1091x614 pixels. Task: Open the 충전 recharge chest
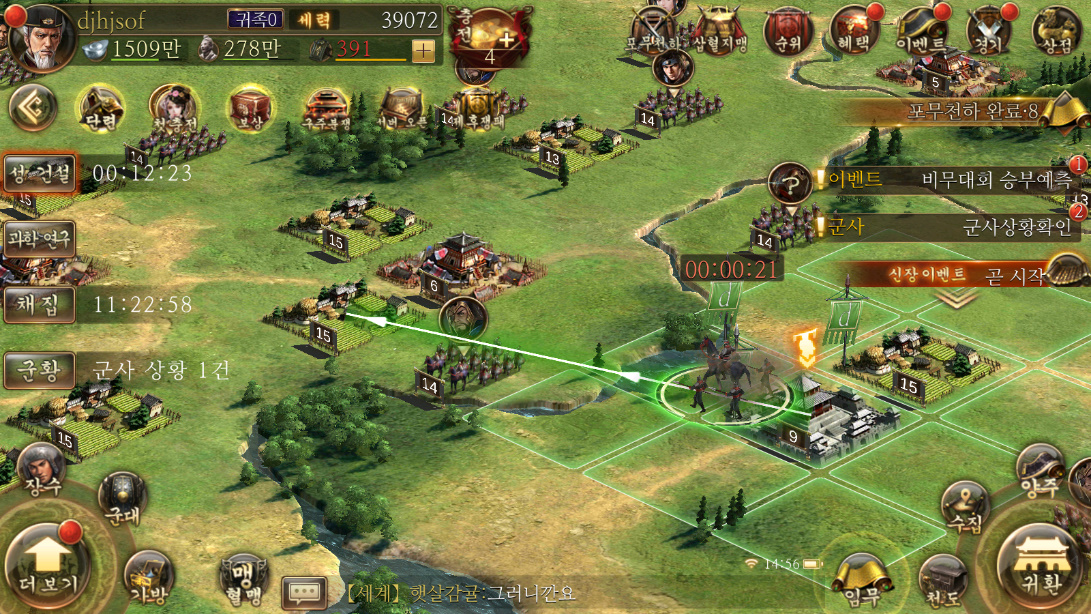point(489,38)
